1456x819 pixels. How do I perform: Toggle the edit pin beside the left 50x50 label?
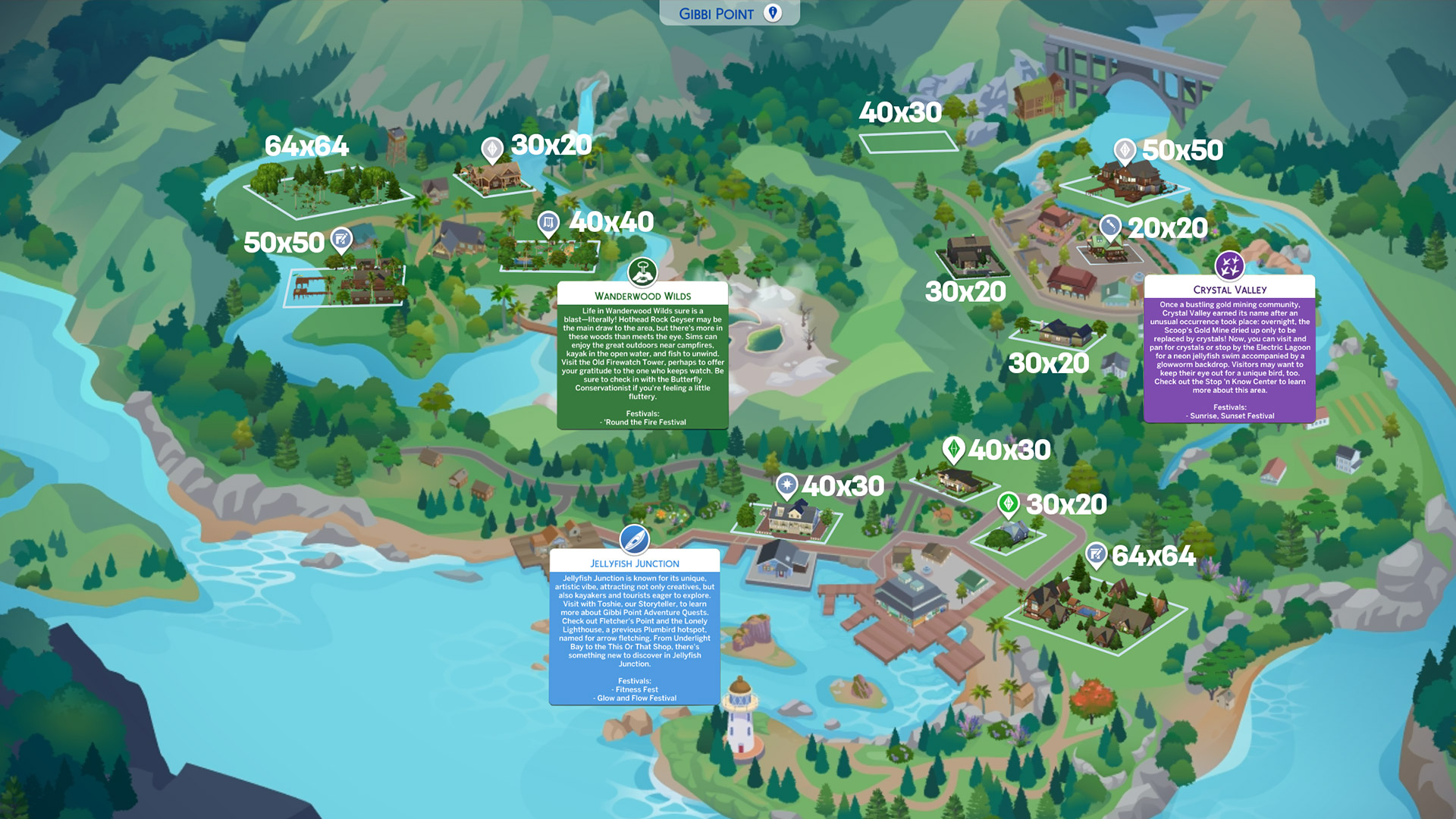[340, 240]
